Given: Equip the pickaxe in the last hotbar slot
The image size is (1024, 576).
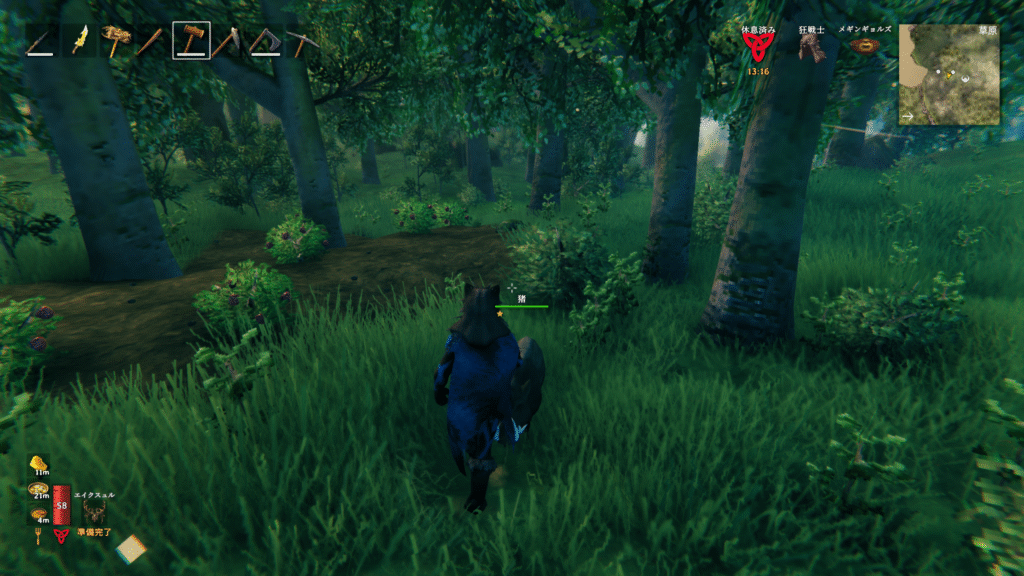Looking at the screenshot, I should tap(301, 41).
